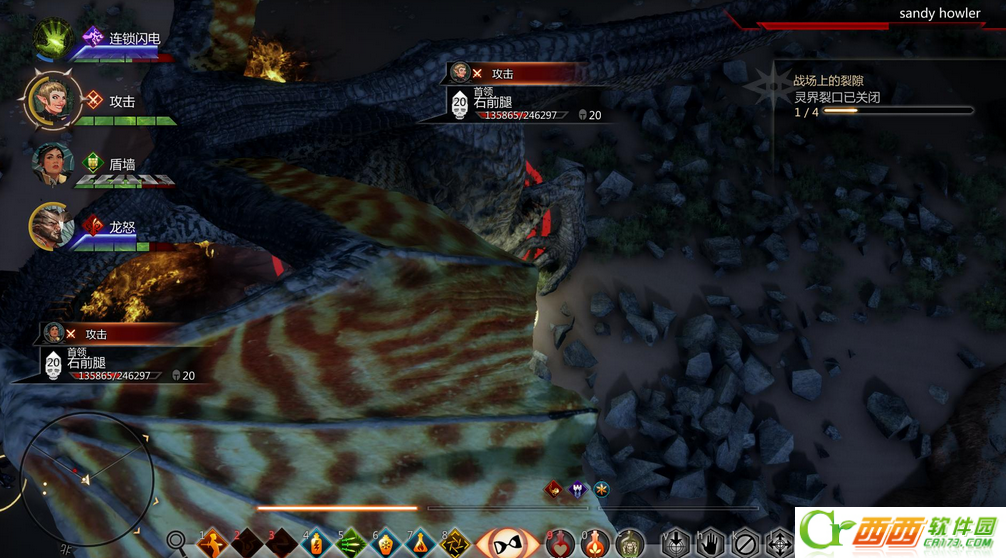Screen dimensions: 1006x558
Task: Click the hold position hand command
Action: click(709, 543)
